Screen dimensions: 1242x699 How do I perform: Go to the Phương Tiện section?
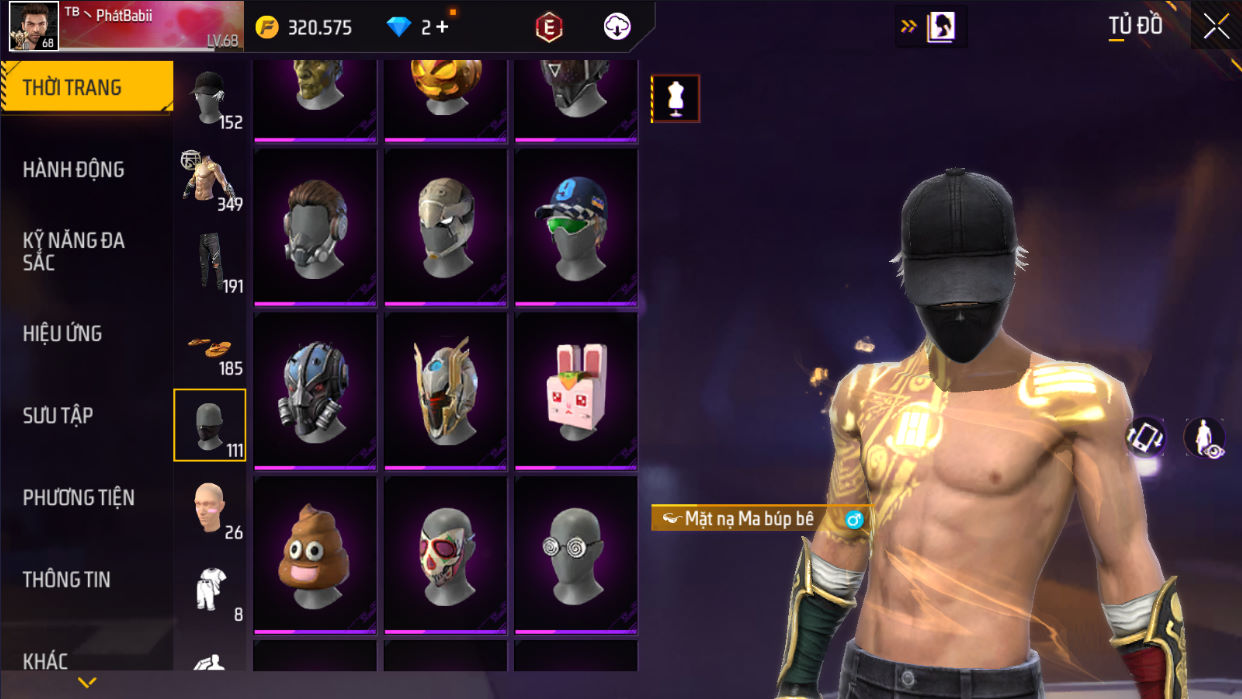tap(78, 498)
